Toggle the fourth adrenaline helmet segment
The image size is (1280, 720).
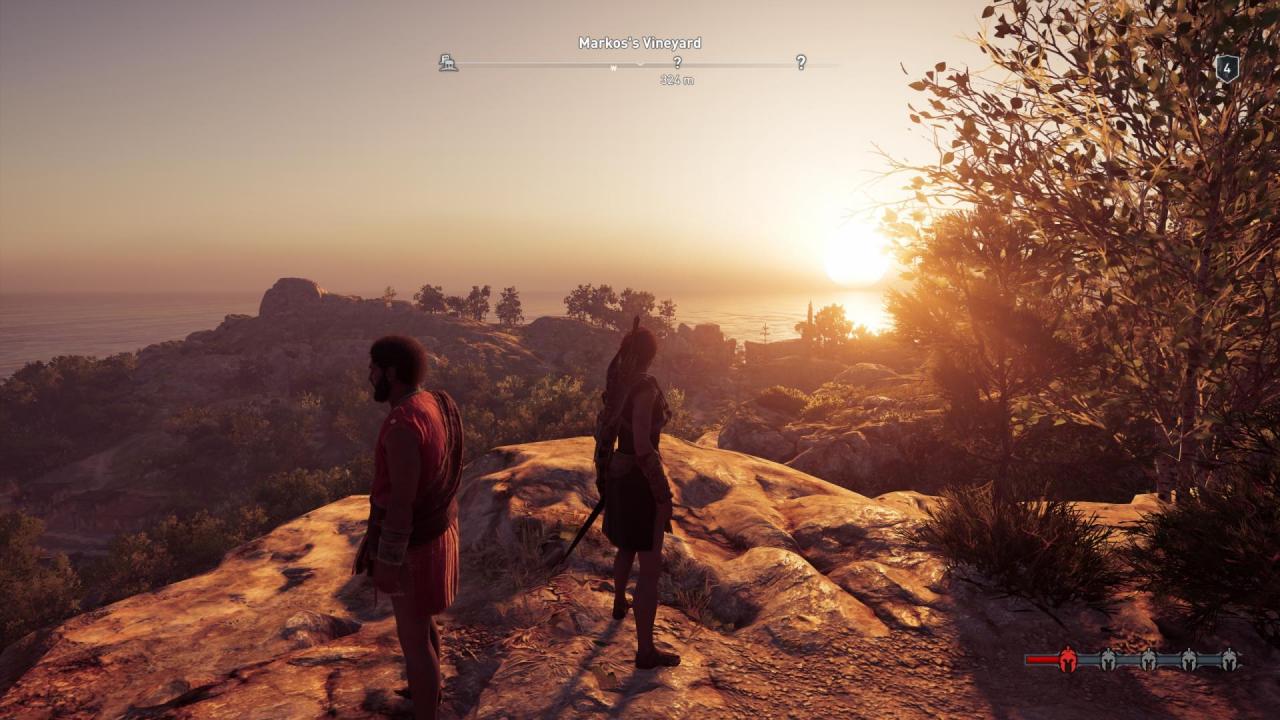pos(1189,659)
